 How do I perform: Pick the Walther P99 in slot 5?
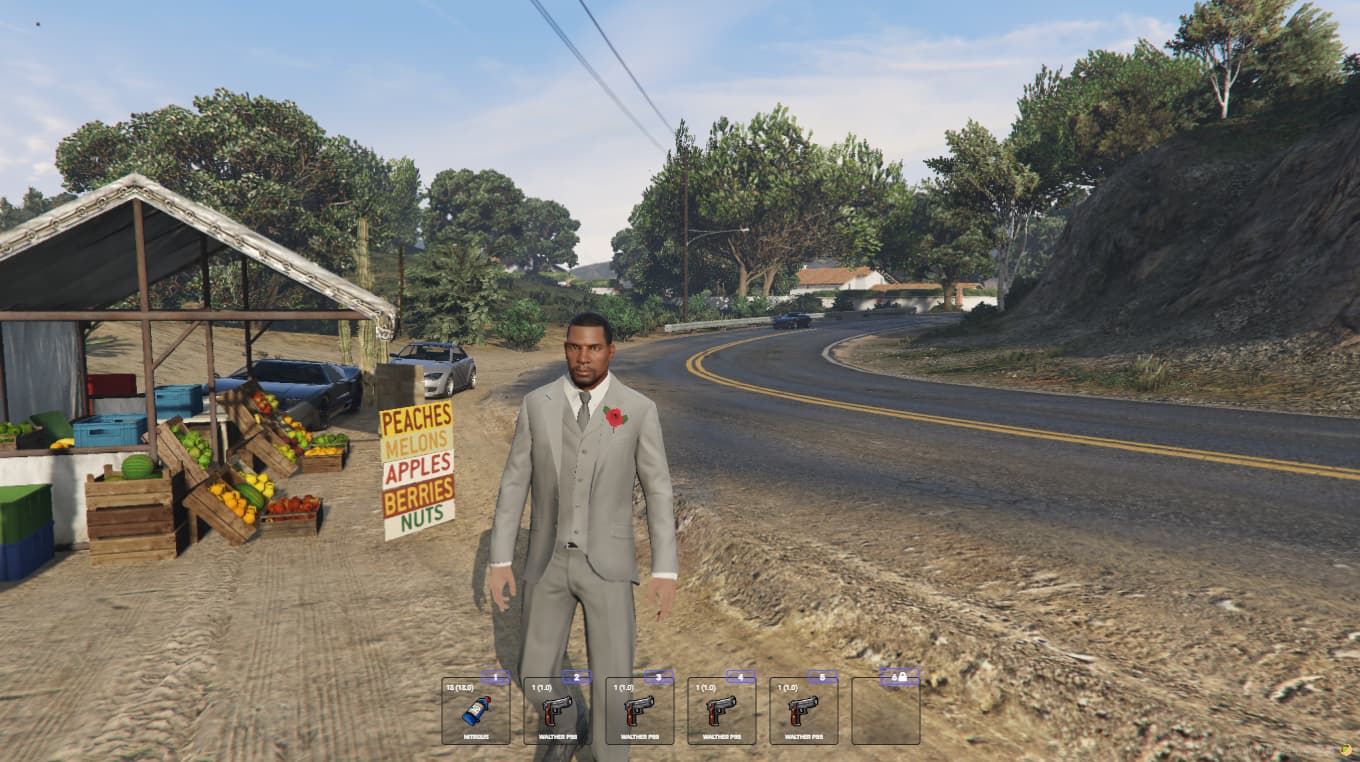[x=802, y=712]
